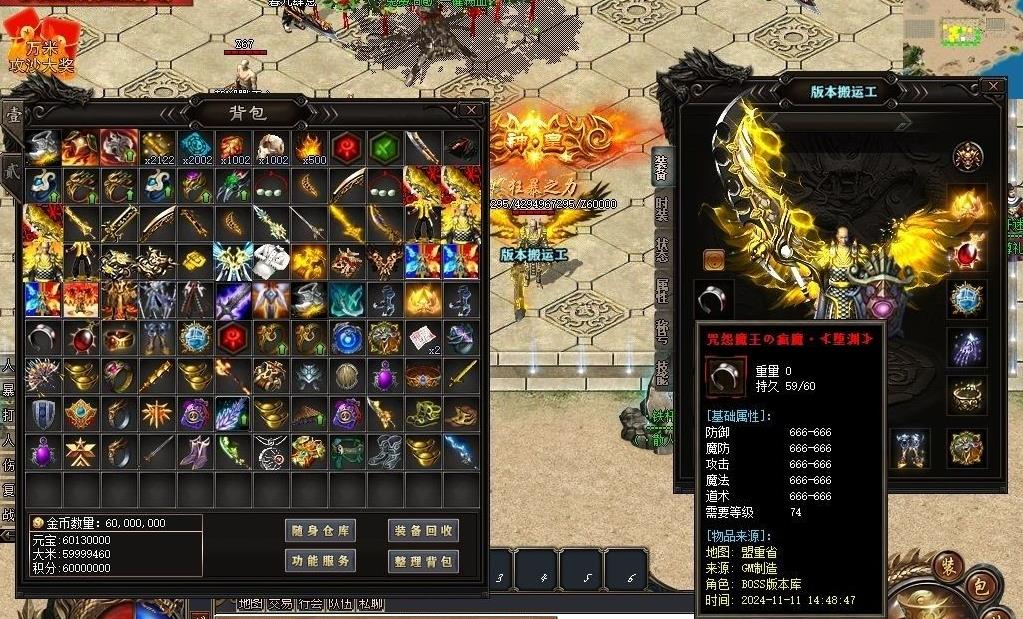Viewport: 1023px width, 619px height.
Task: Click the 装备回收 equipment recycle button
Action: pyautogui.click(x=423, y=530)
